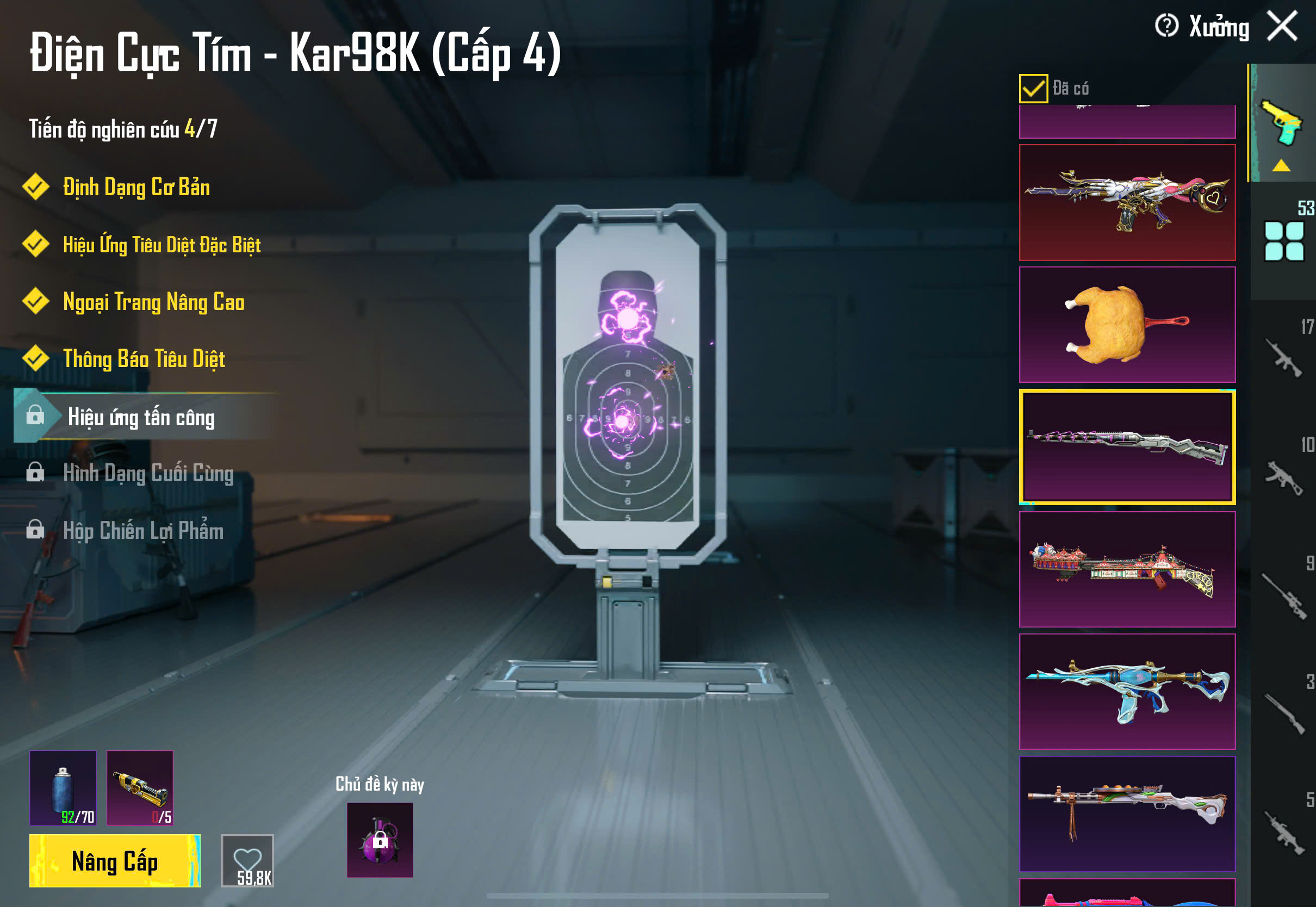
Task: Select the blue paint can material slot
Action: (63, 788)
